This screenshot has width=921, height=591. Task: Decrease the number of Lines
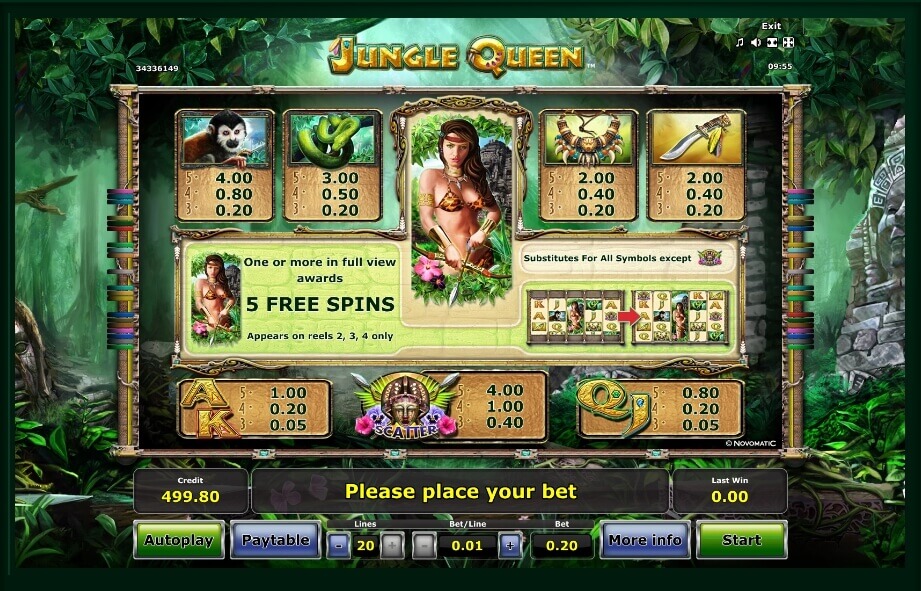pyautogui.click(x=338, y=545)
